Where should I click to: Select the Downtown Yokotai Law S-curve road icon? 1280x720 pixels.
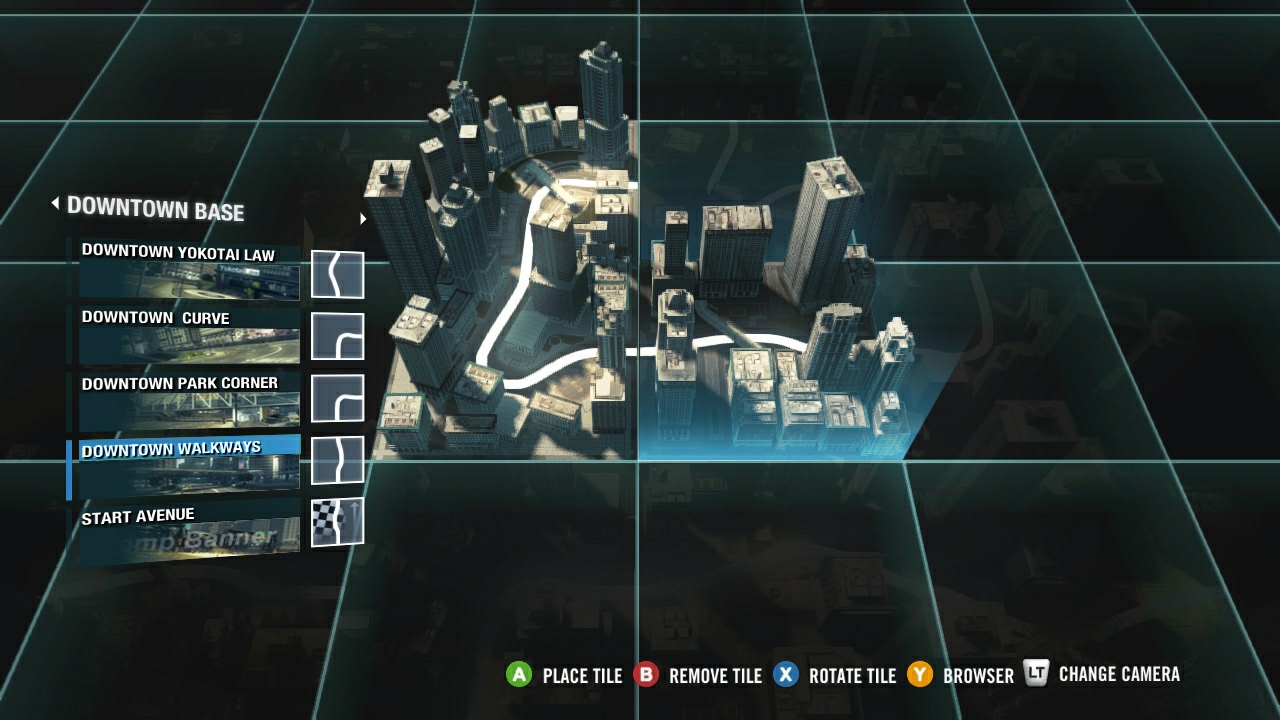(x=337, y=272)
